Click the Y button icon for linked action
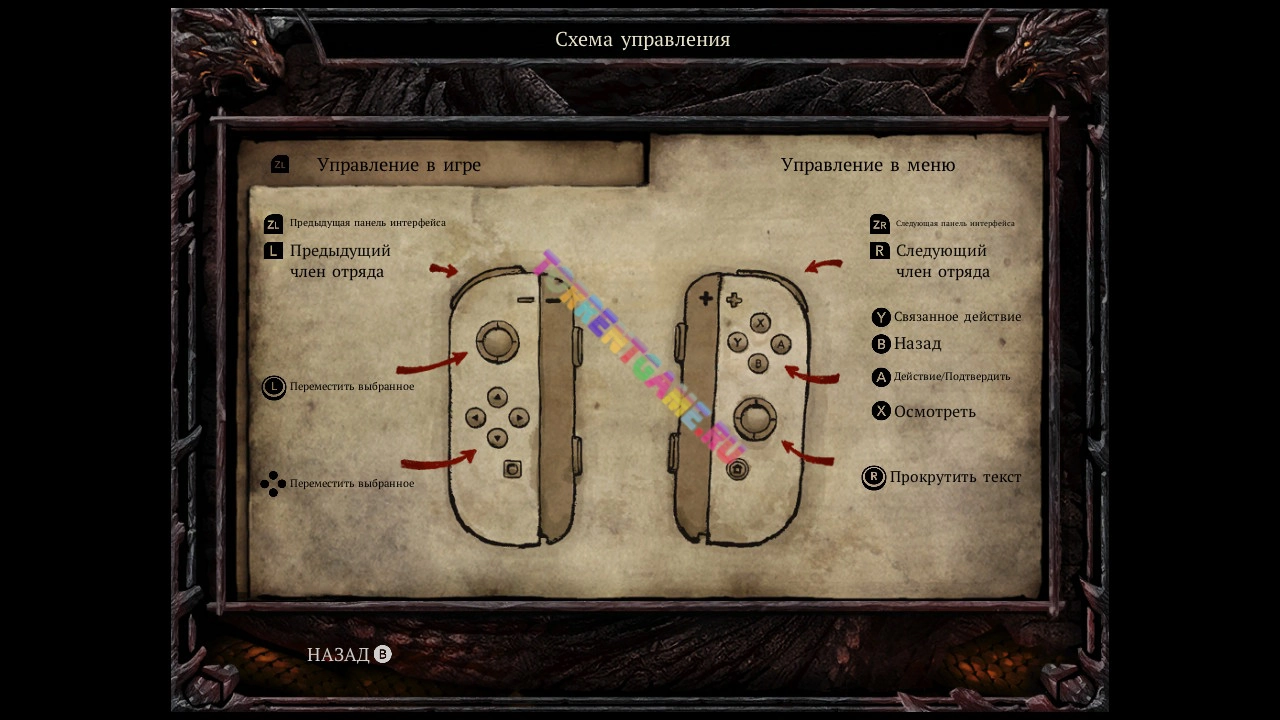This screenshot has height=720, width=1280. (x=880, y=317)
